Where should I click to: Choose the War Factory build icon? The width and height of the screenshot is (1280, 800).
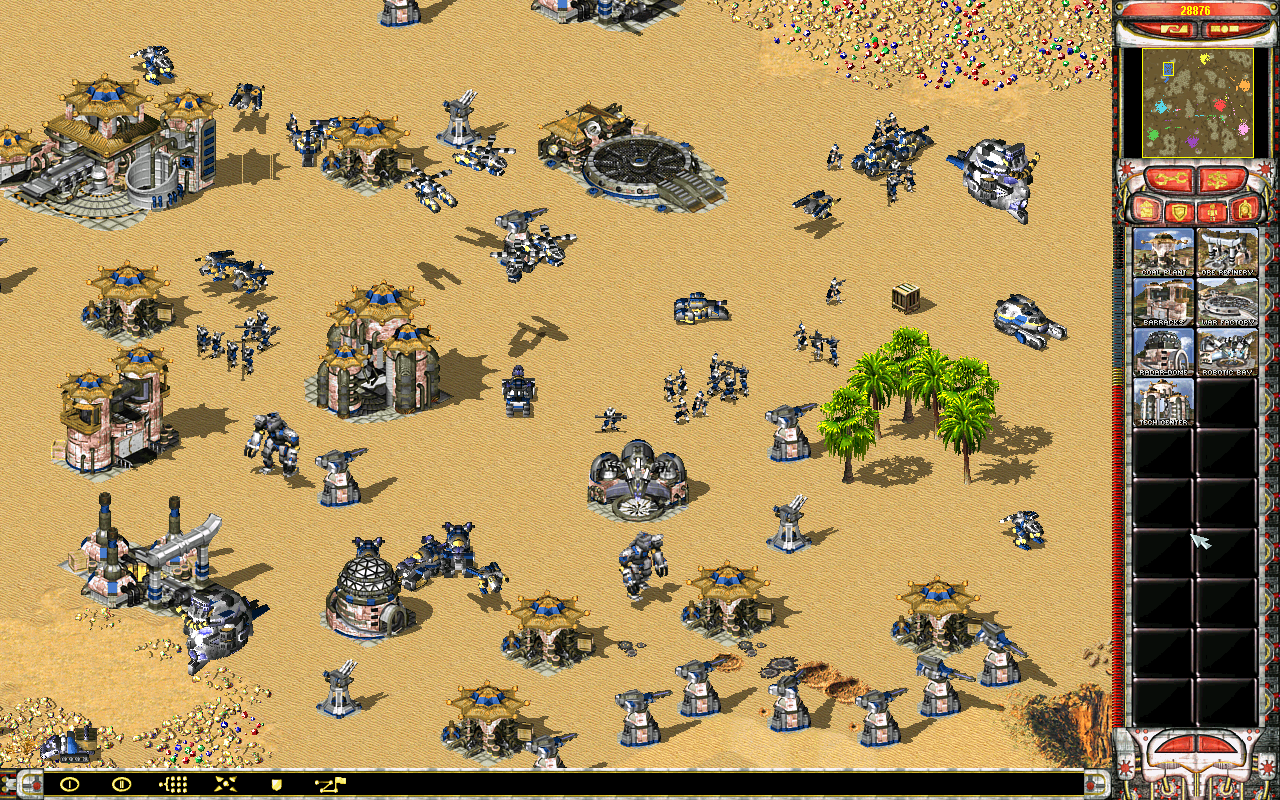tap(1228, 302)
